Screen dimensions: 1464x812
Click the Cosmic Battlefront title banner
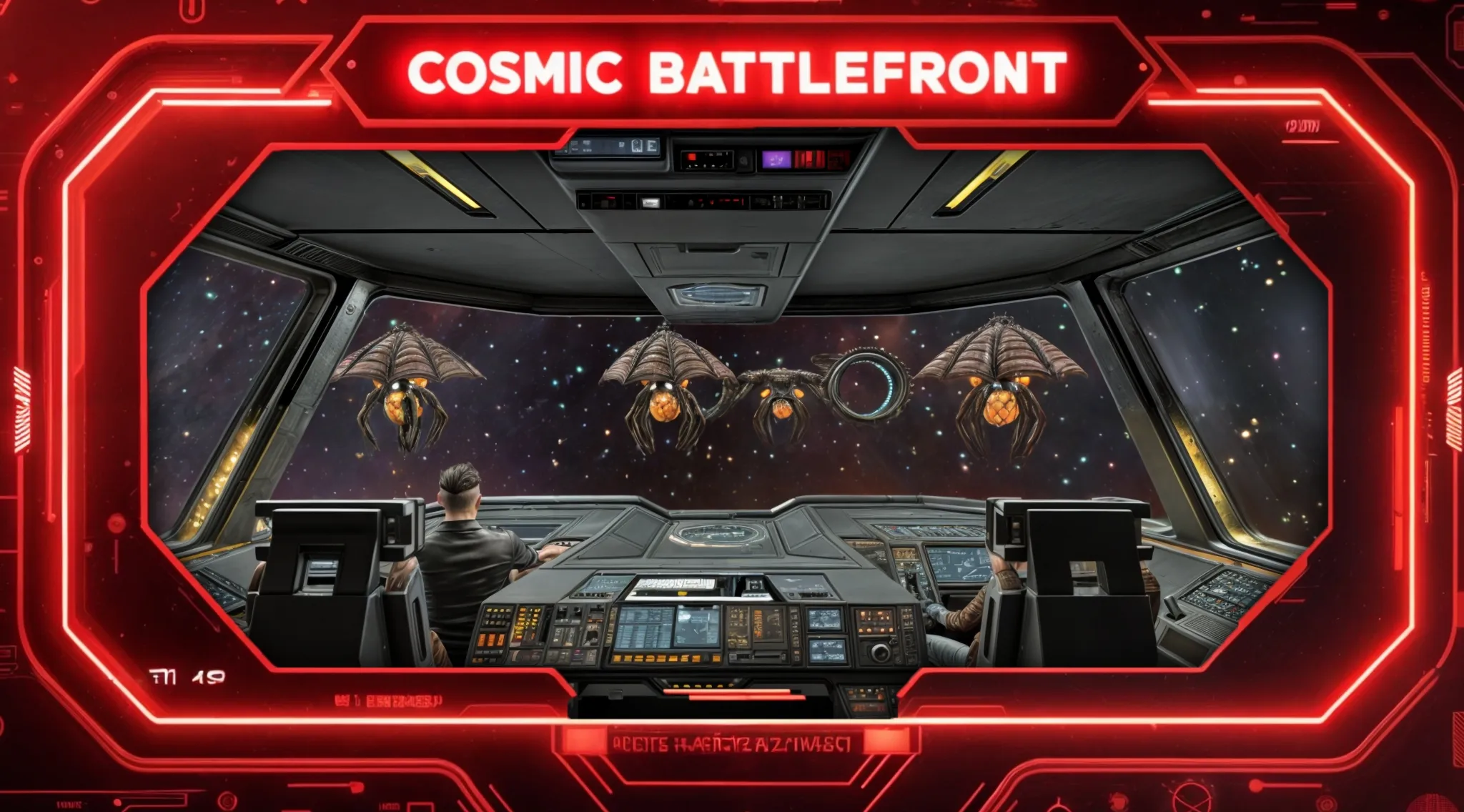pos(736,73)
